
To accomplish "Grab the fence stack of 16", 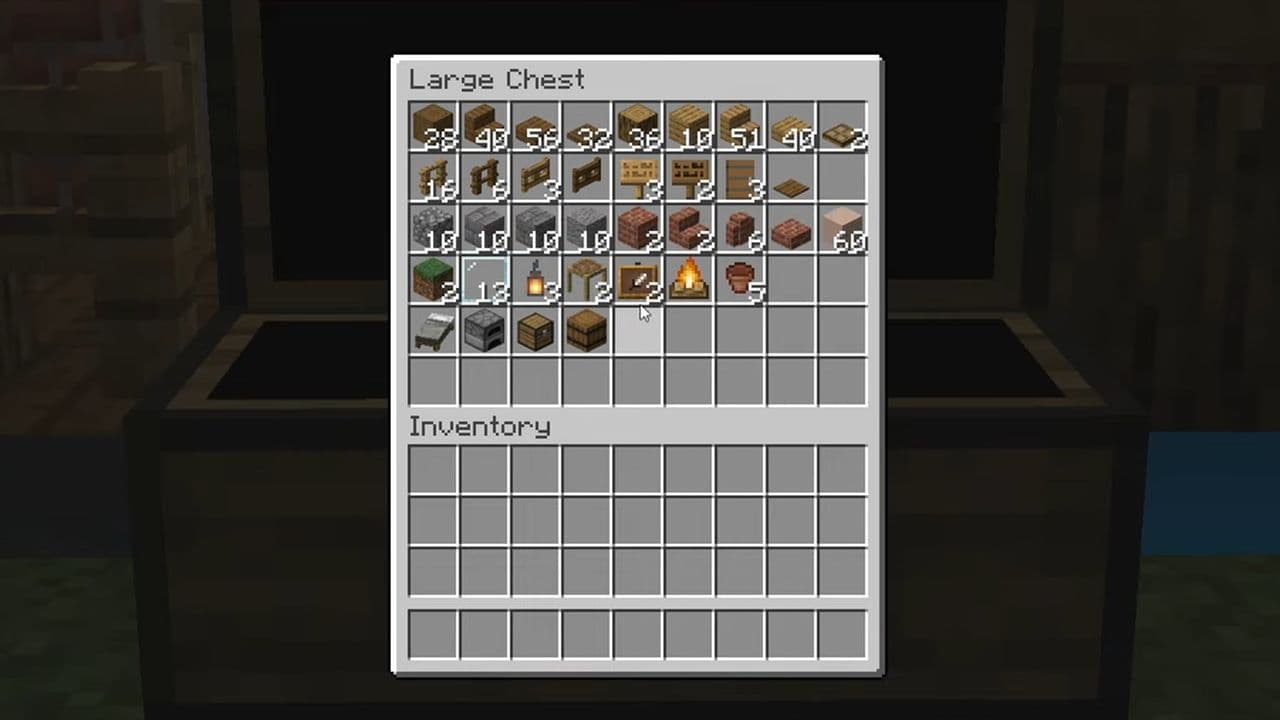I will click(x=433, y=178).
